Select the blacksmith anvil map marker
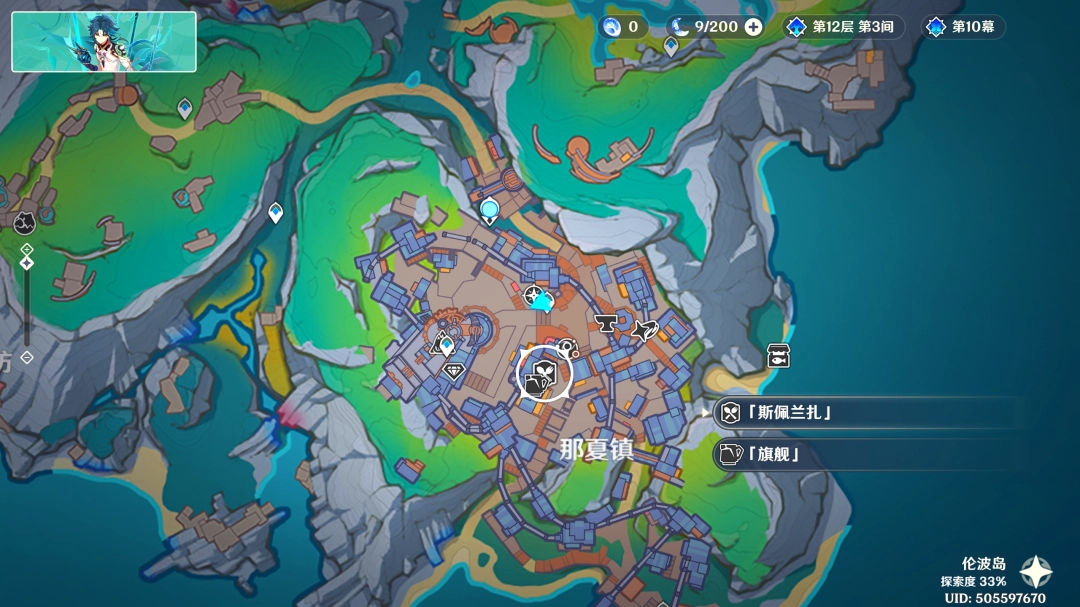 tap(605, 323)
